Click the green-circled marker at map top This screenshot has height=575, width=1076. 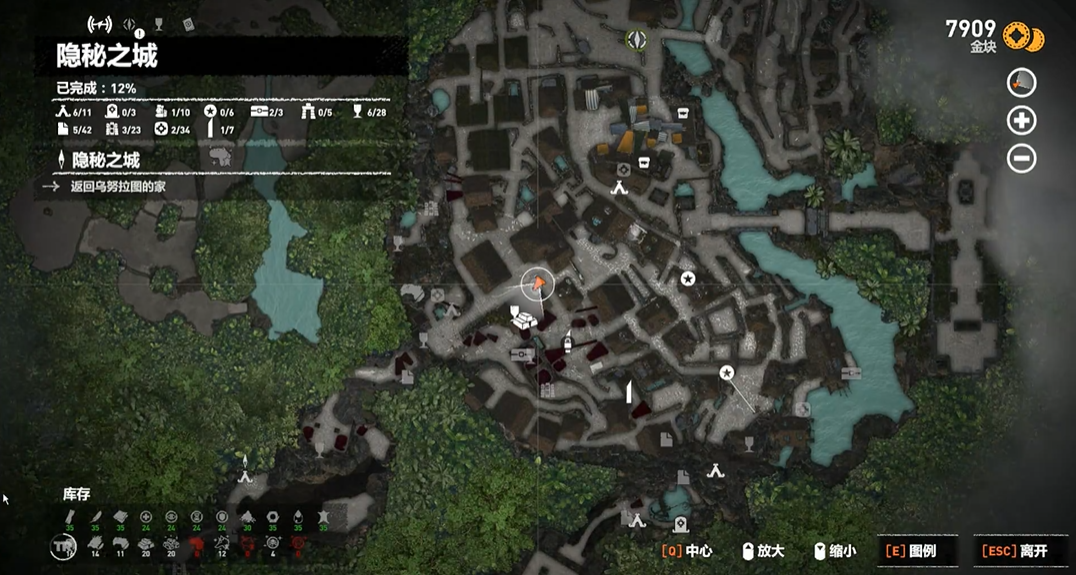tap(636, 40)
